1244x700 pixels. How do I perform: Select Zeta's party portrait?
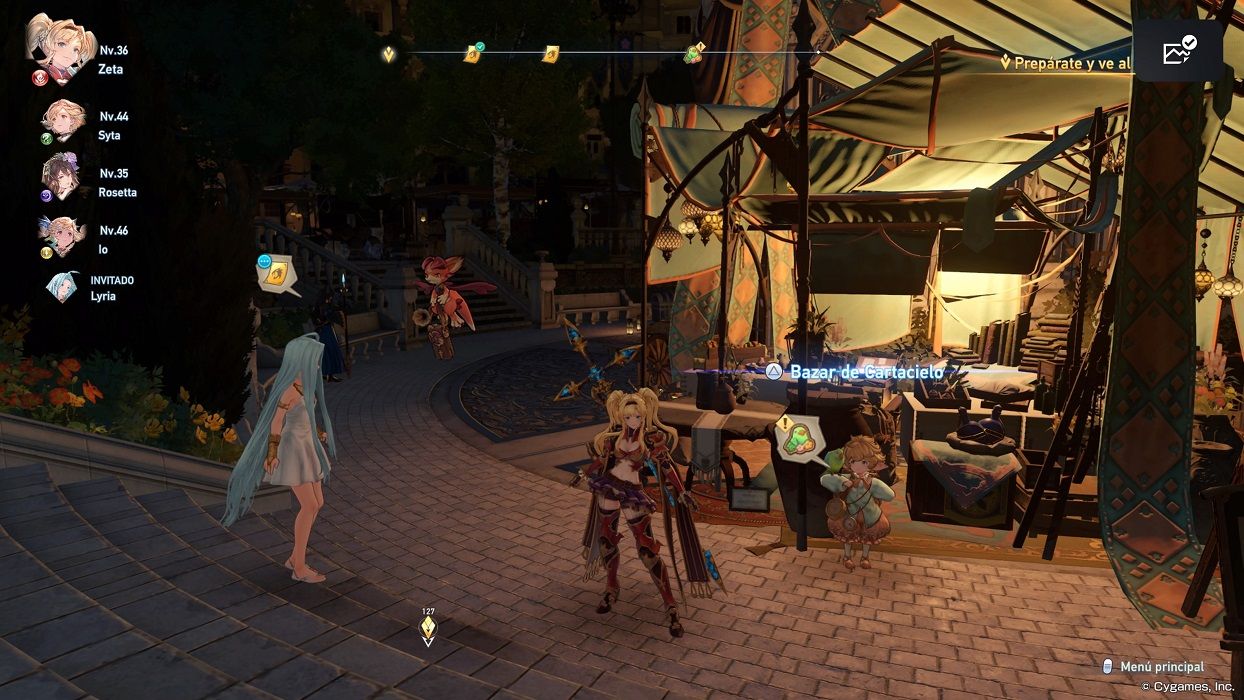(59, 49)
